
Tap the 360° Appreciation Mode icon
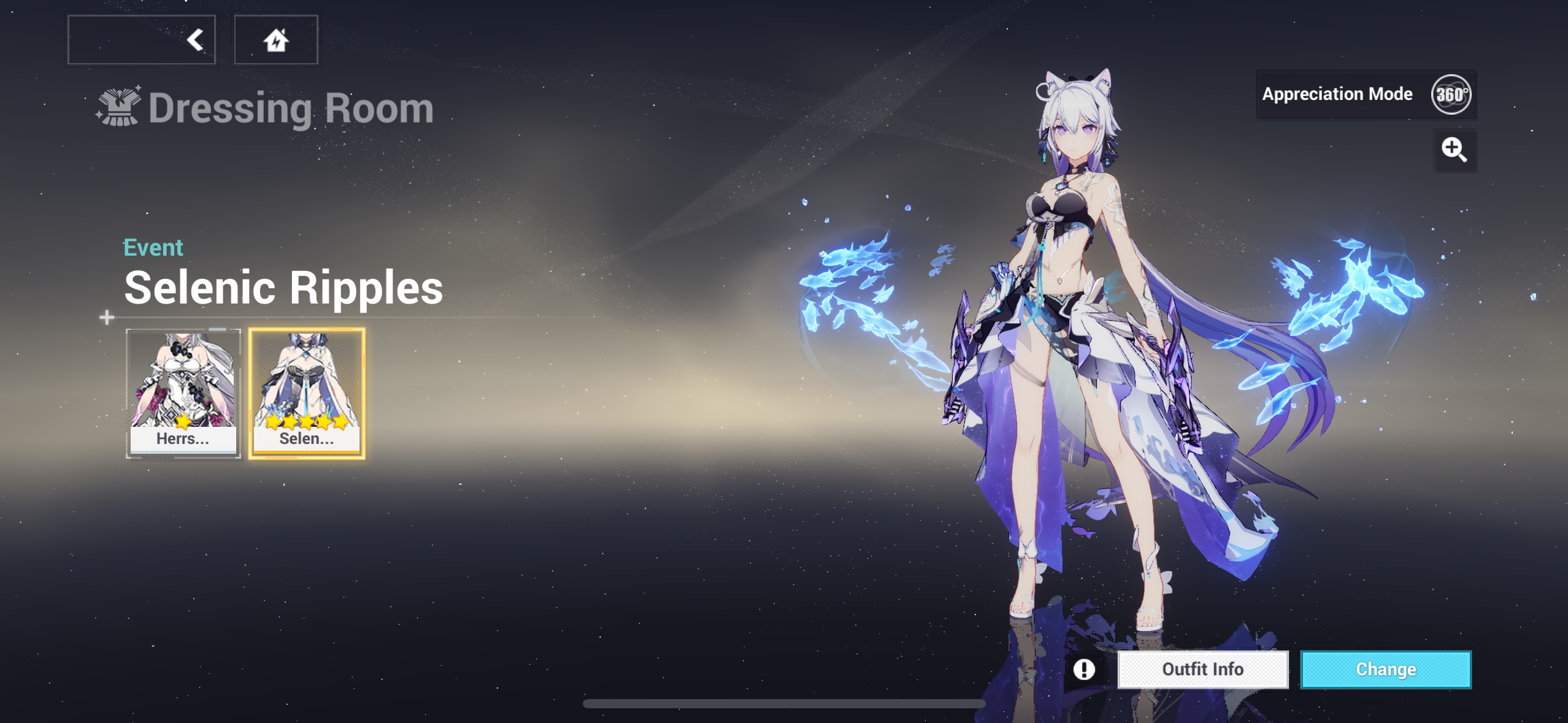pos(1454,94)
